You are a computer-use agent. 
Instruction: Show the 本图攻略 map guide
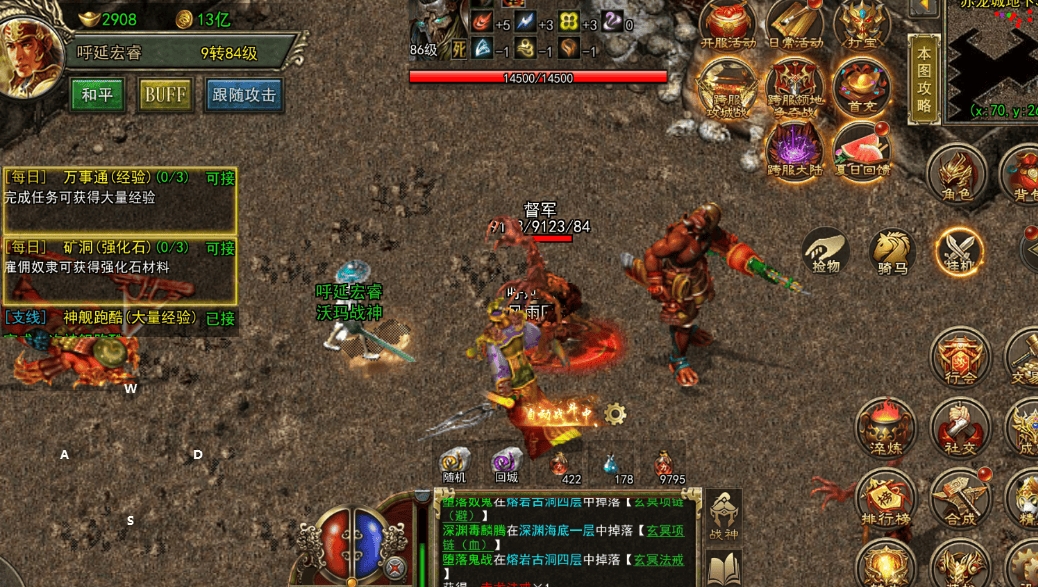[923, 80]
